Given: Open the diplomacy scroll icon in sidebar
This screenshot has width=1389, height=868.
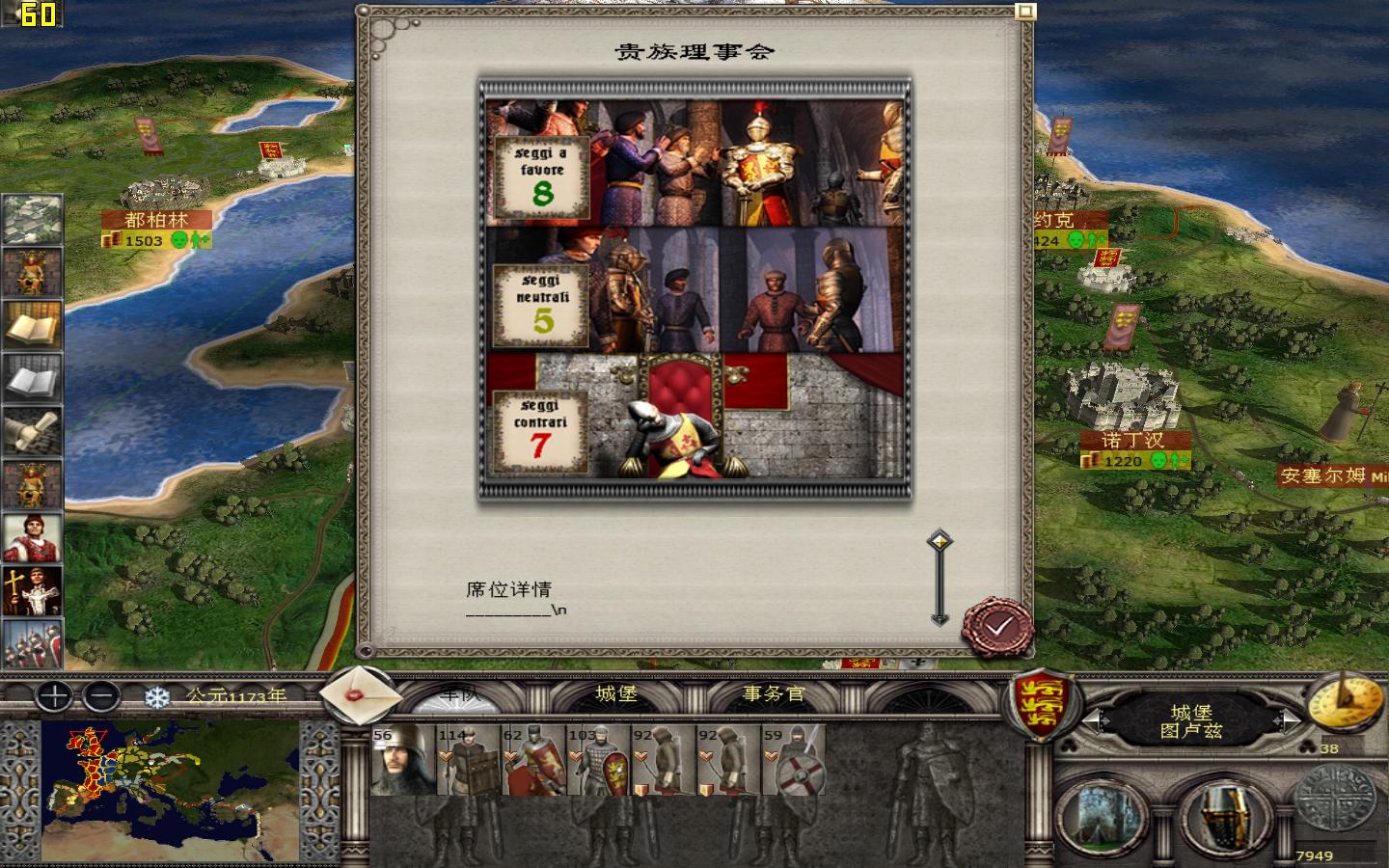Looking at the screenshot, I should tap(32, 432).
